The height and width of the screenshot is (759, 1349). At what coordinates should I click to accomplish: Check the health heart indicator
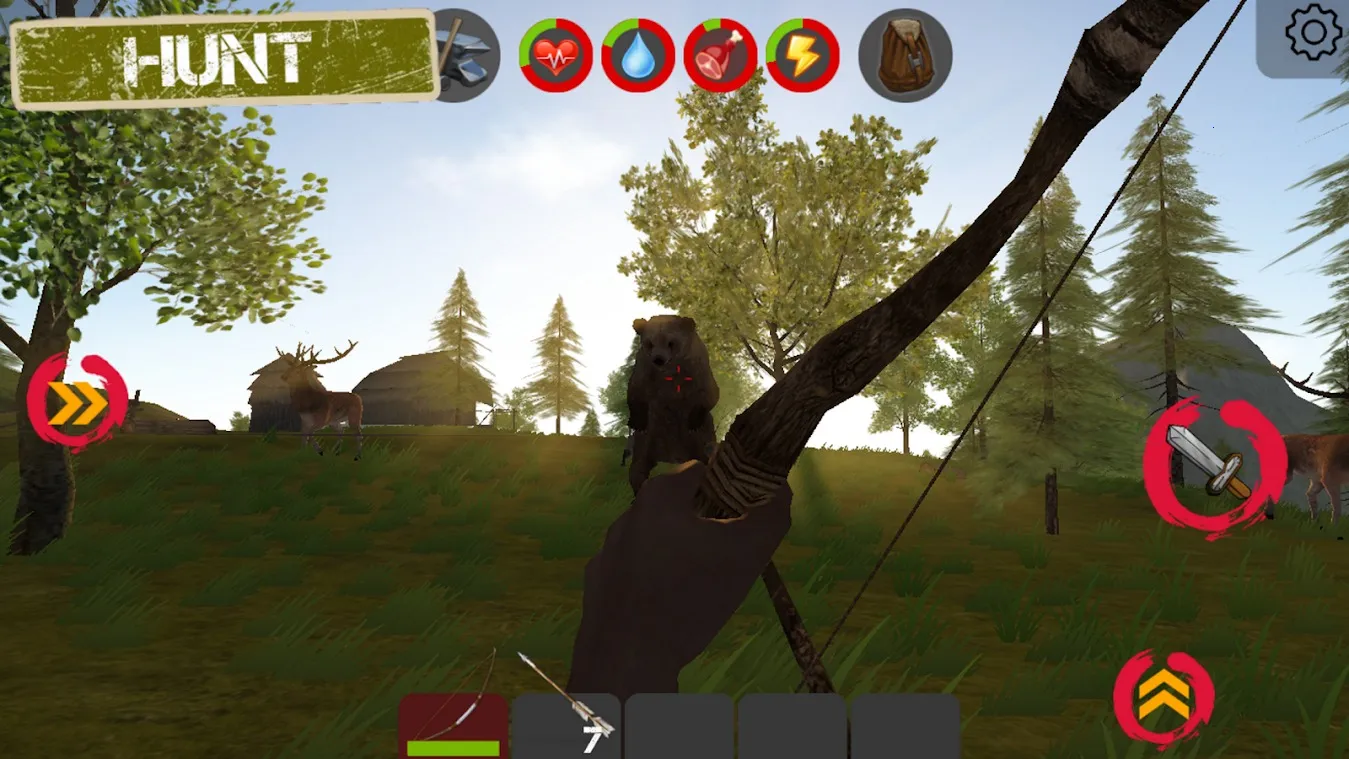tap(556, 55)
